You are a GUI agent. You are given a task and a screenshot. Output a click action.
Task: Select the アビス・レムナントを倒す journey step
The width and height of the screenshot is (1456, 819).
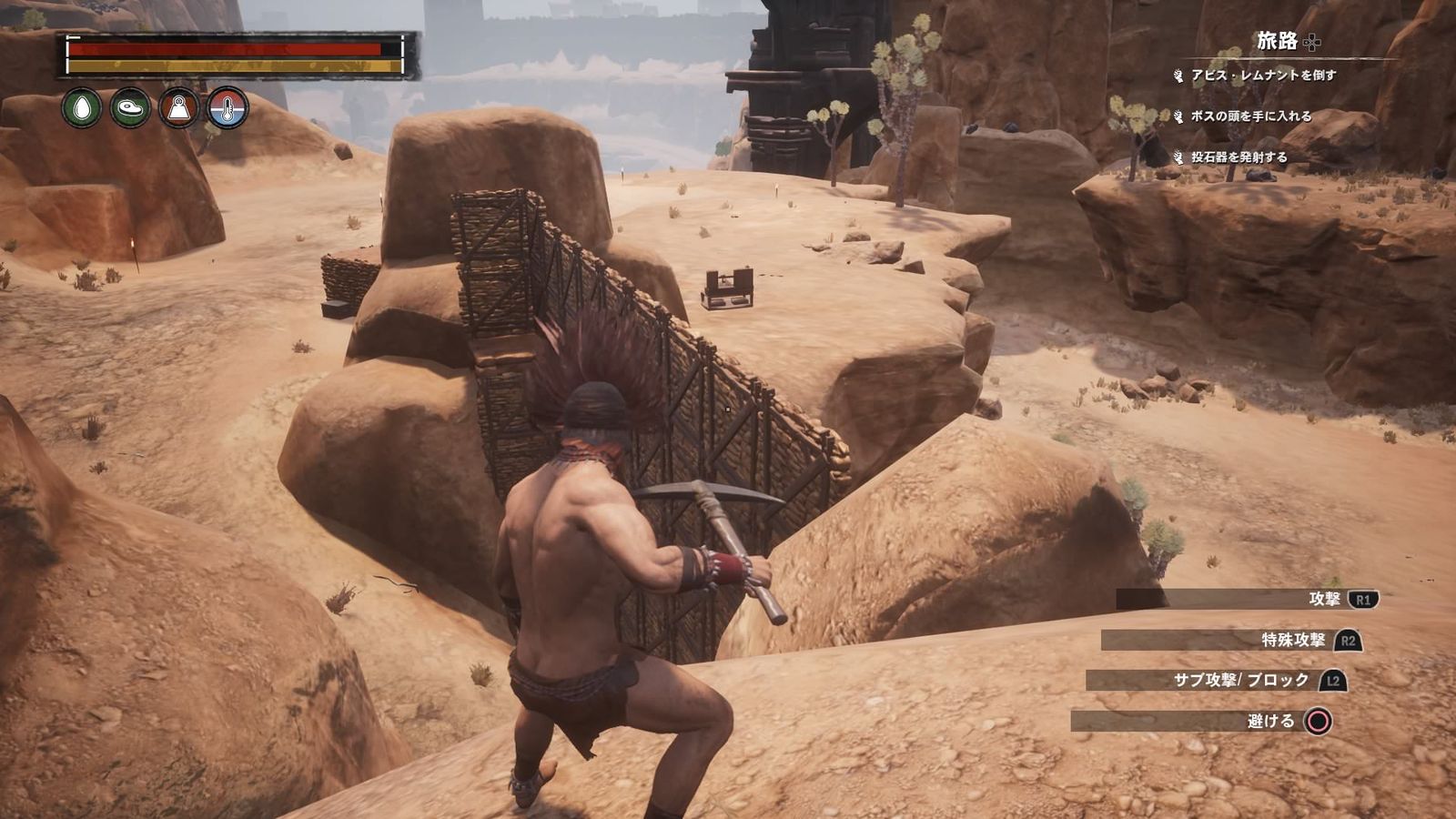1263,76
